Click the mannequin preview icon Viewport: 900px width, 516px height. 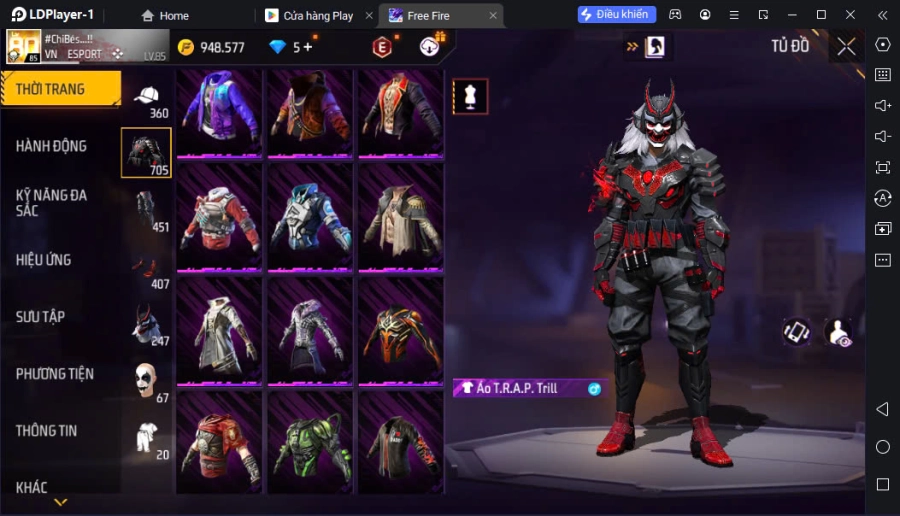[470, 96]
